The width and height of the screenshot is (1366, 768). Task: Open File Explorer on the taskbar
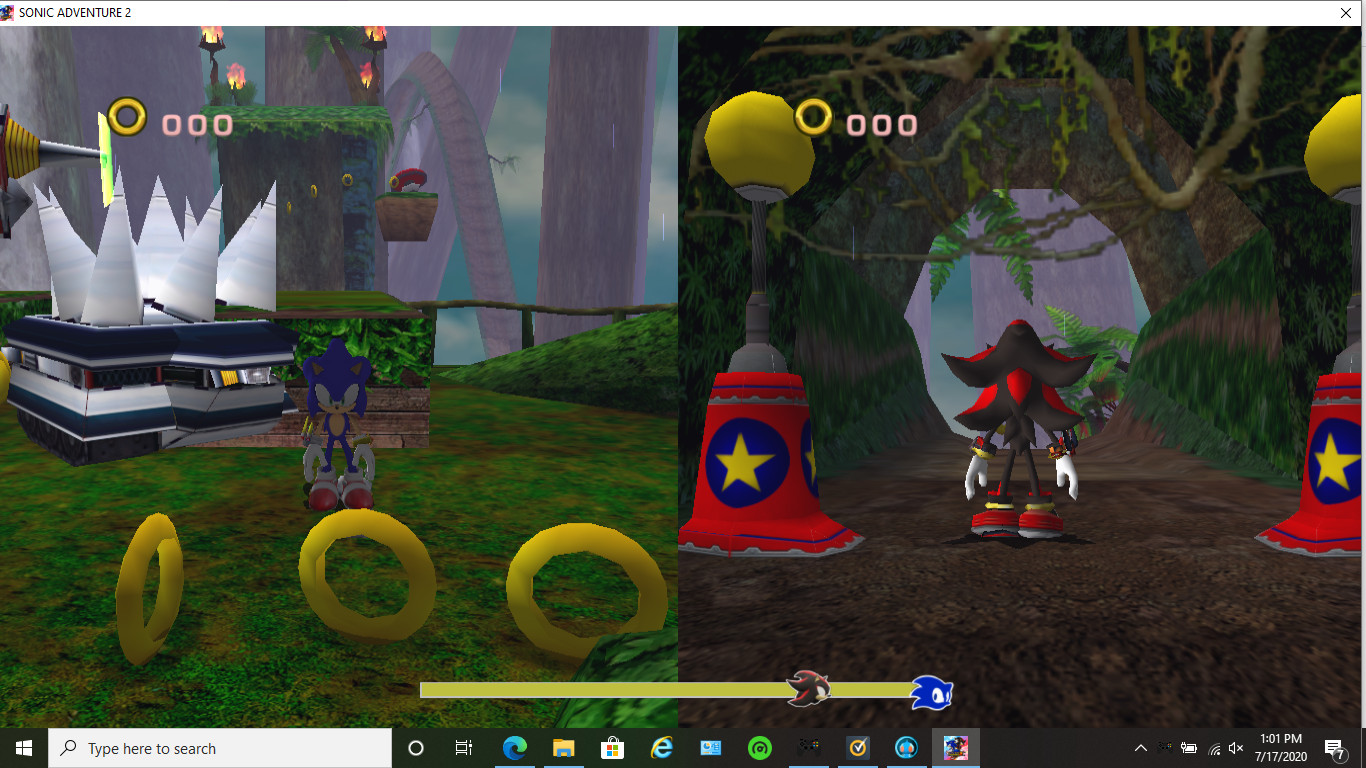click(563, 748)
